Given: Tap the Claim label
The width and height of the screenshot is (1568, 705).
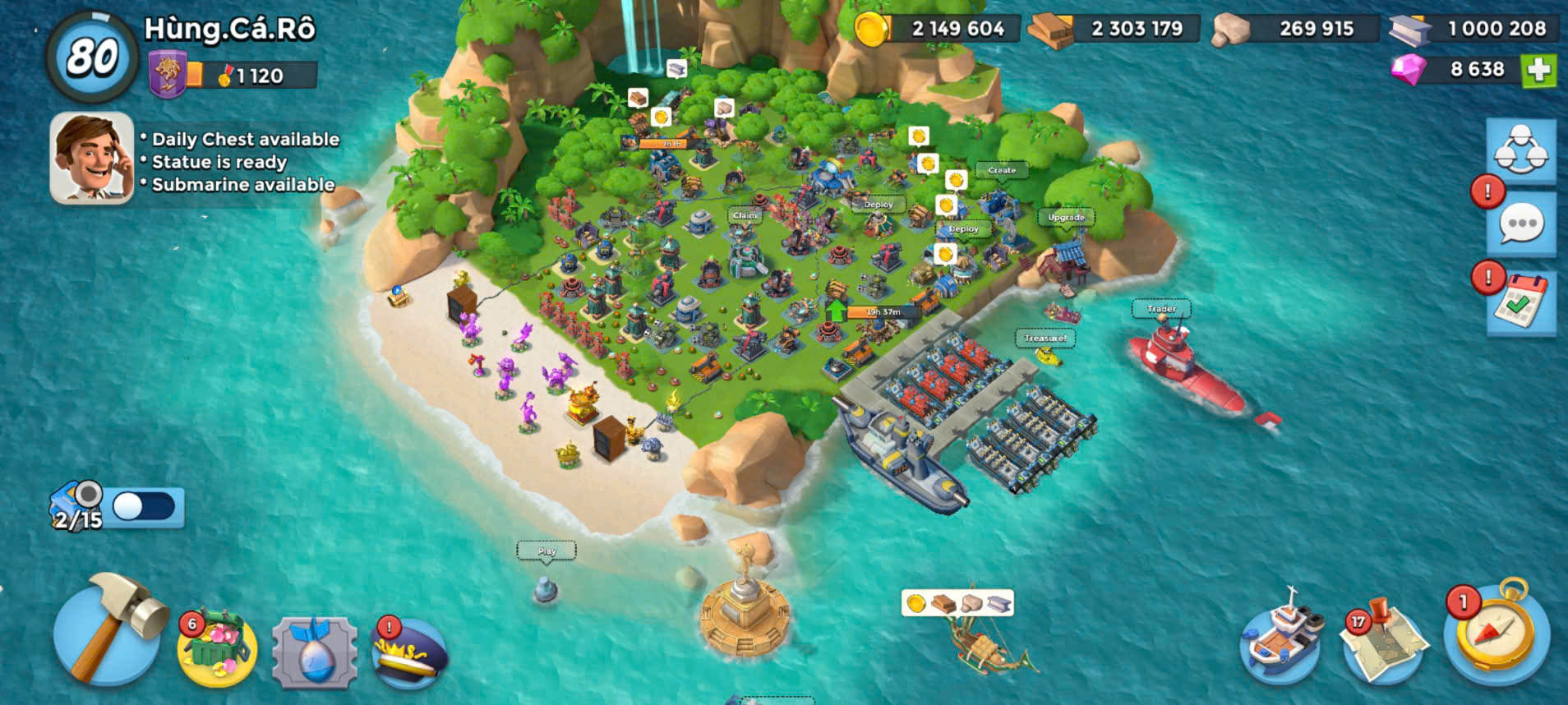Looking at the screenshot, I should pos(745,215).
